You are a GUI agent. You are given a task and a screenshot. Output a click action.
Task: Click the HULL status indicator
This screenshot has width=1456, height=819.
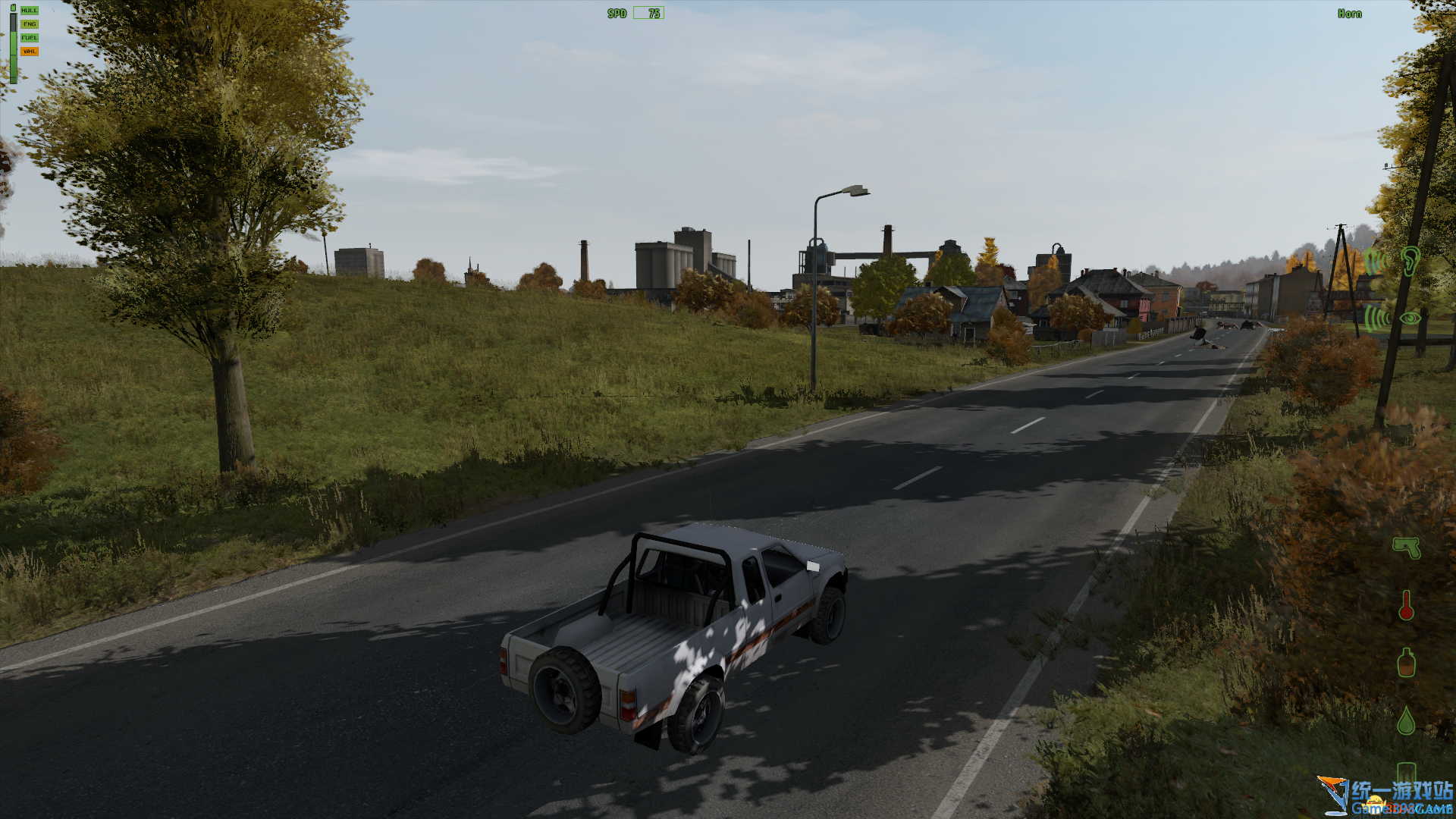[x=29, y=11]
